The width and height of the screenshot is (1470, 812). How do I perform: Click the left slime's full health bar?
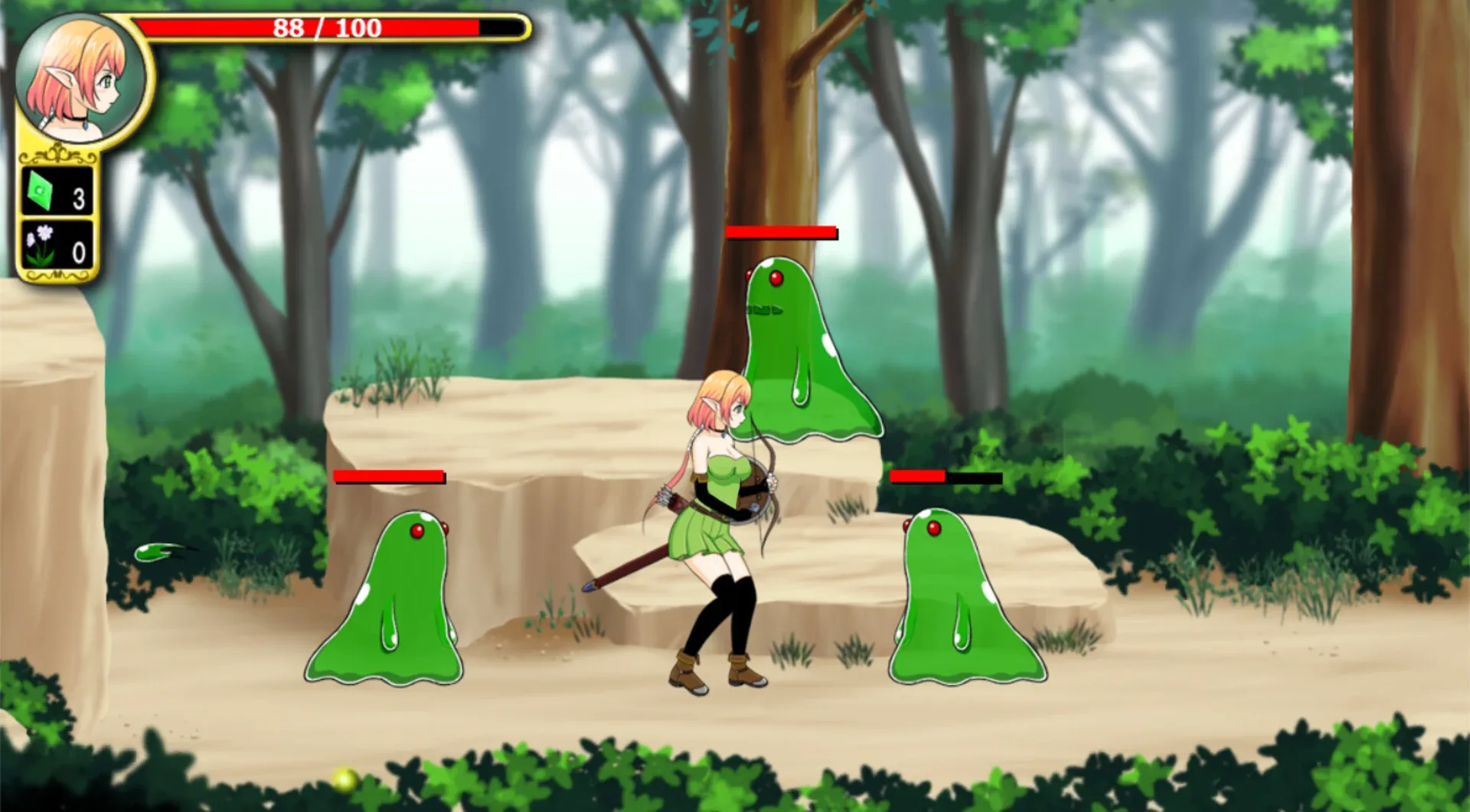389,476
